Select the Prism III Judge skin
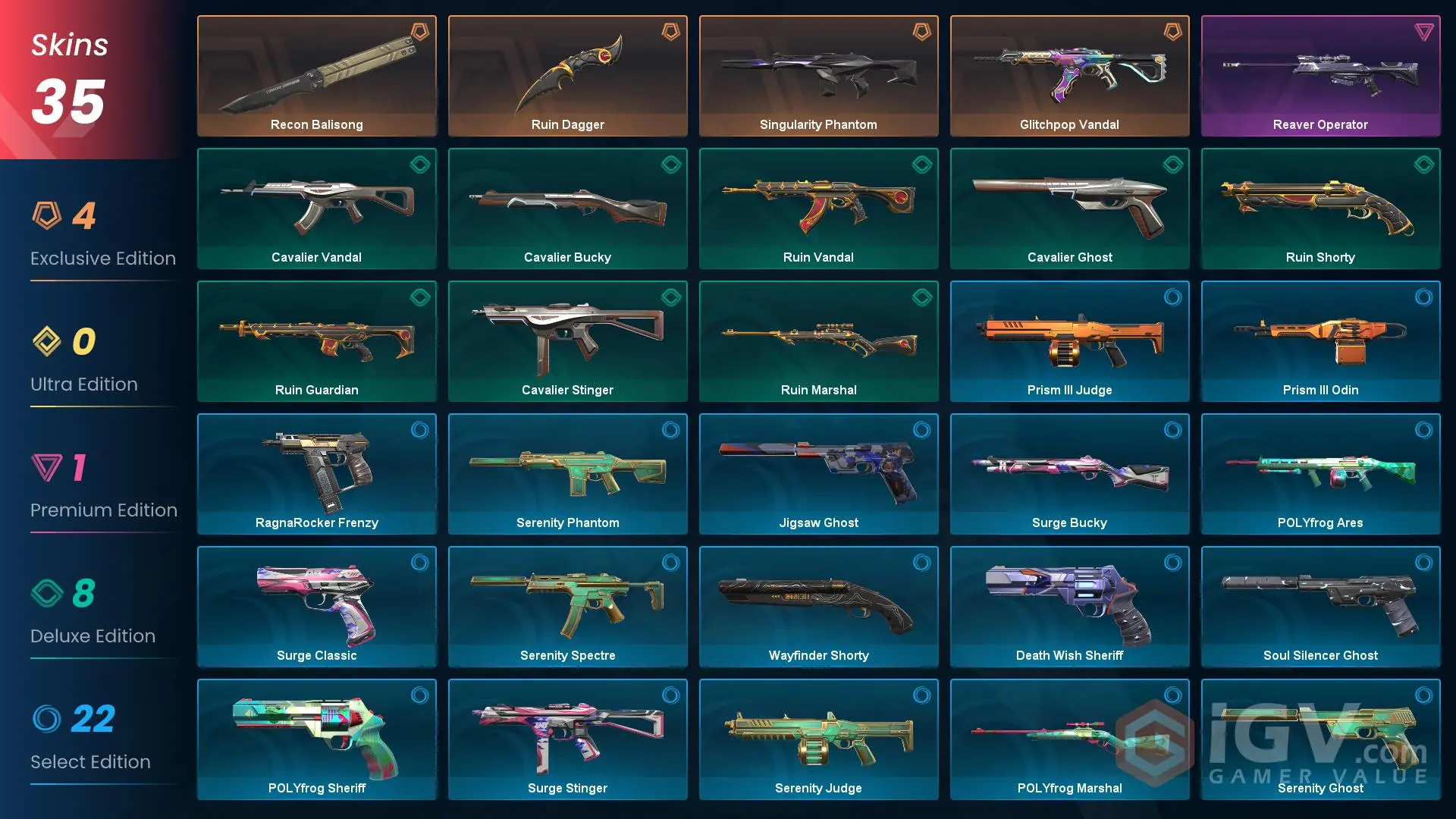This screenshot has height=819, width=1456. pyautogui.click(x=1069, y=341)
